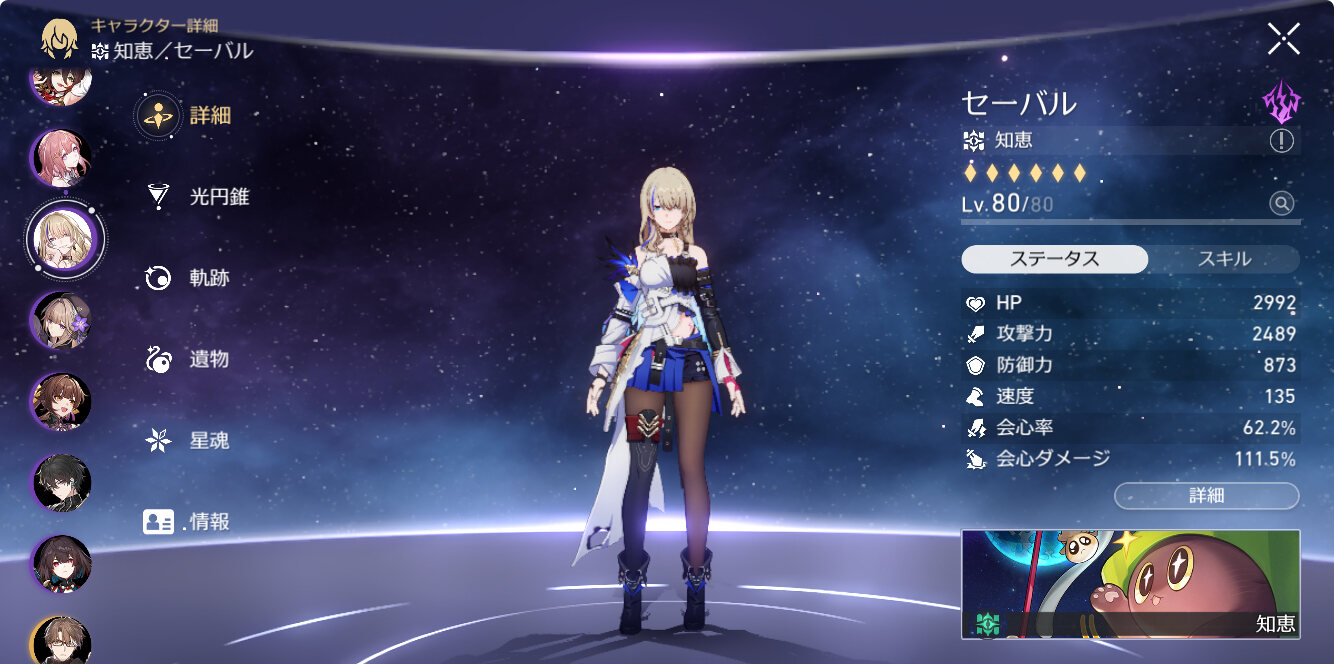This screenshot has width=1334, height=664.
Task: Switch to the スキル tab
Action: tap(1224, 260)
